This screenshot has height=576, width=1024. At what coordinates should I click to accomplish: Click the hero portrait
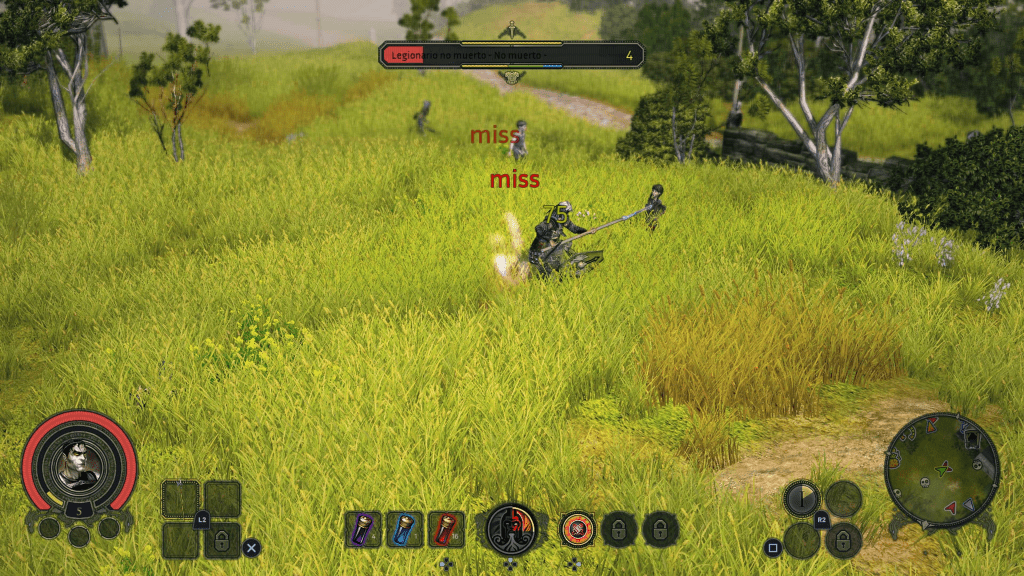(x=78, y=464)
